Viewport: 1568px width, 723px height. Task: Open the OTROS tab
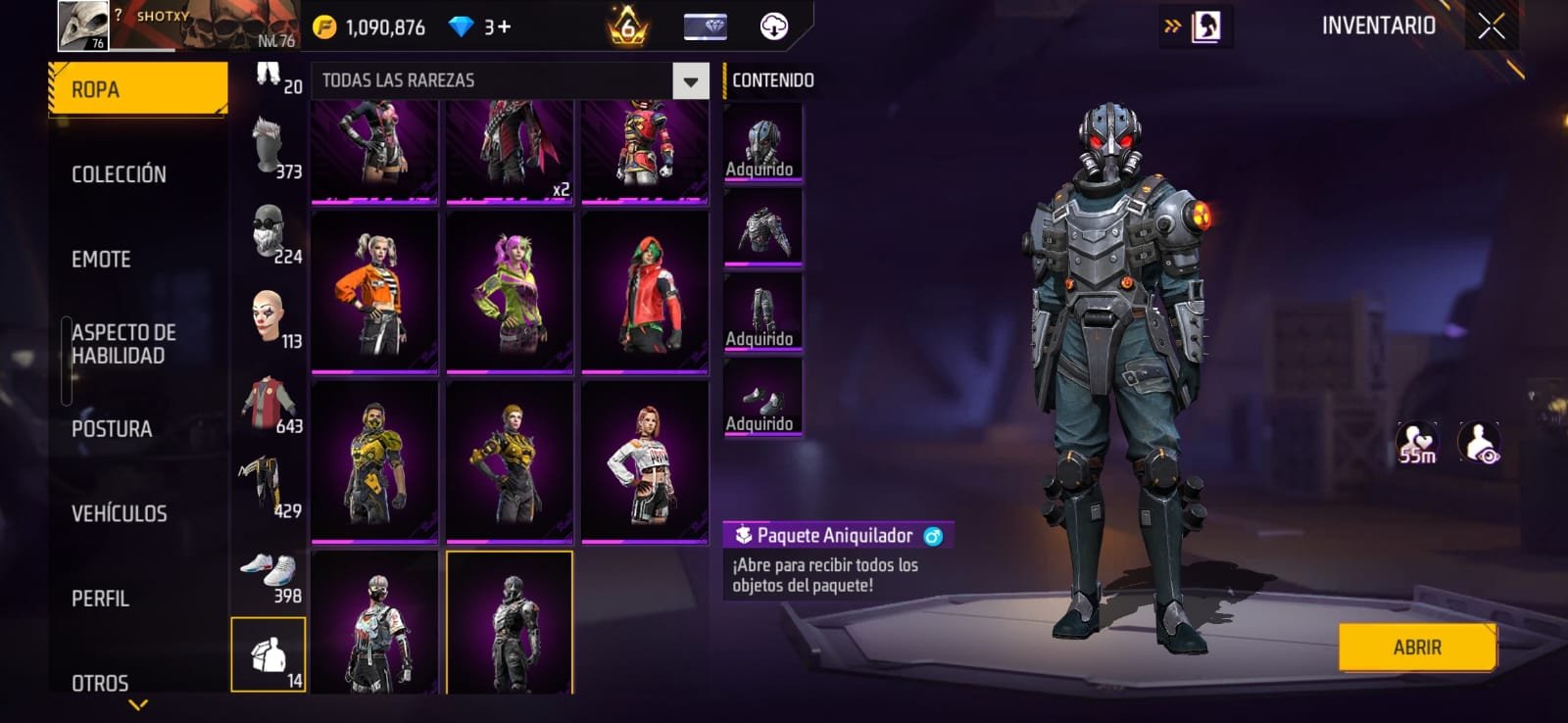[x=100, y=682]
